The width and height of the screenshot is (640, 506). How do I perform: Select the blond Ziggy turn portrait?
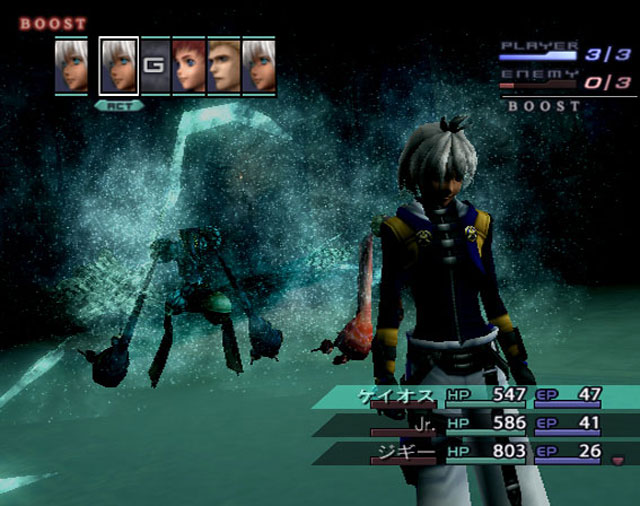point(223,66)
